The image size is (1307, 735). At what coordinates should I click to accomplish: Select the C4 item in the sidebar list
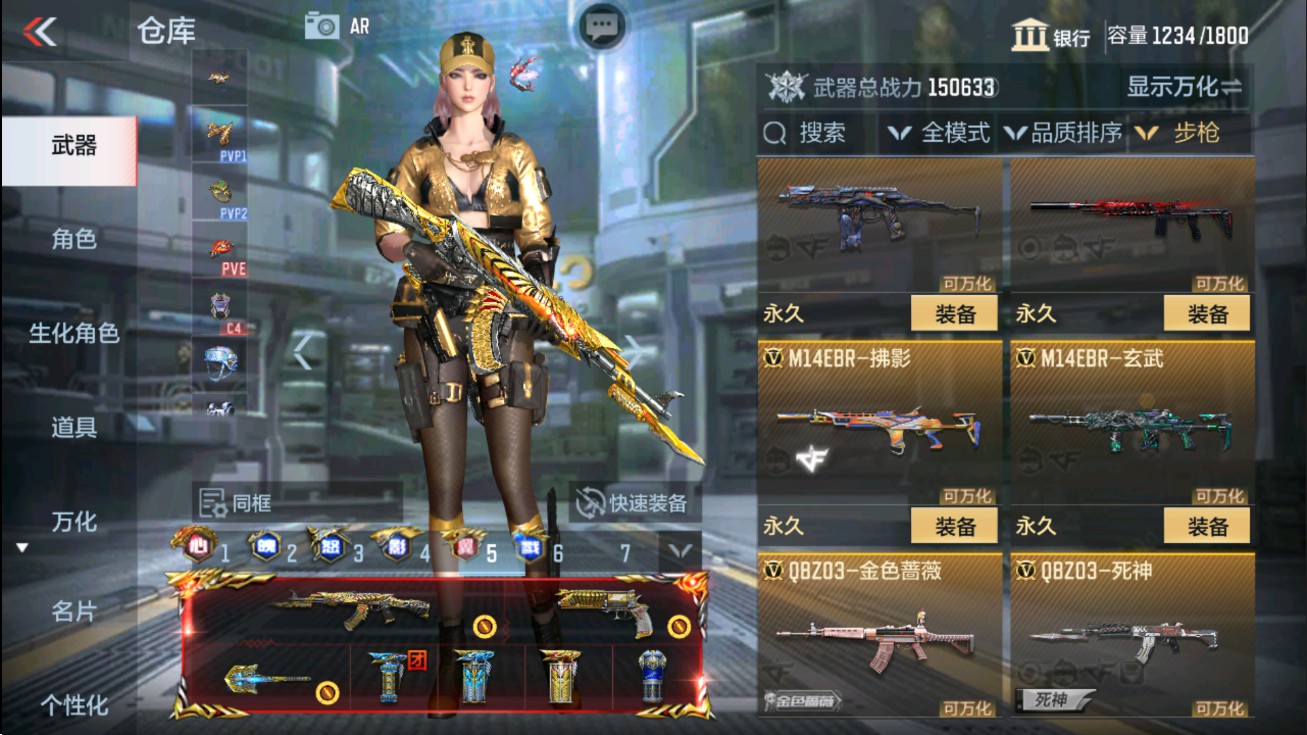(219, 303)
